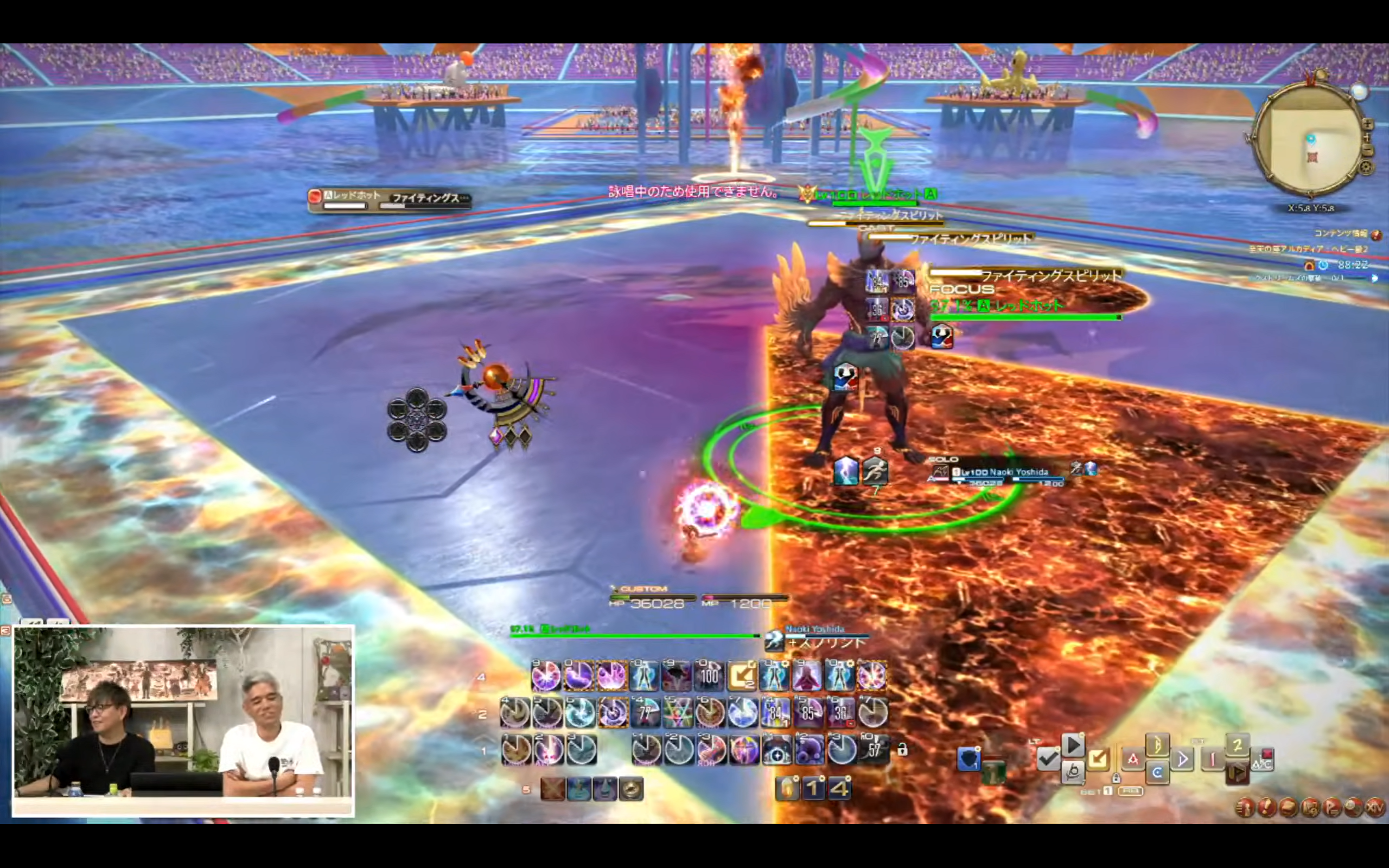The height and width of the screenshot is (868, 1389).
Task: Open the character menu running-figure icon
Action: (1244, 808)
